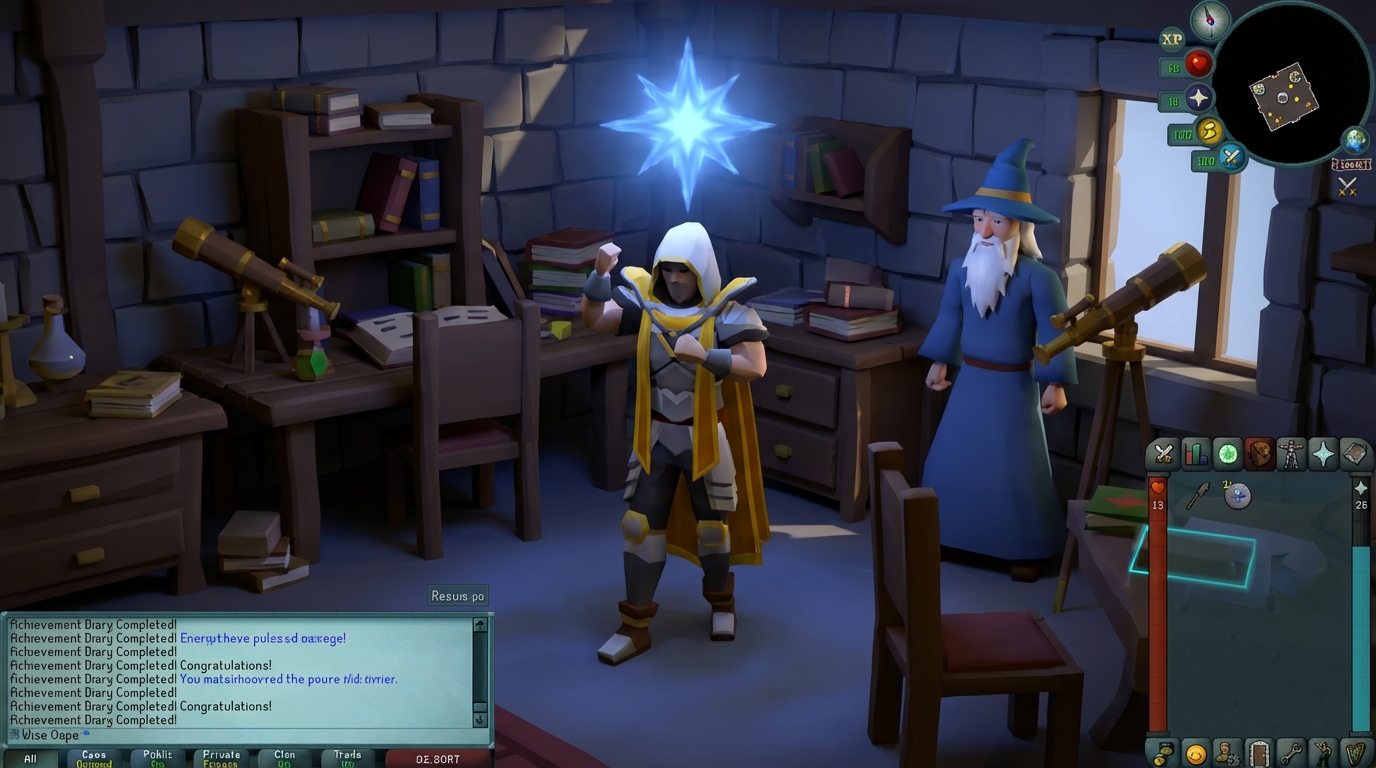Screen dimensions: 1376x768
Task: Open the quest list icon
Action: (x=1226, y=455)
